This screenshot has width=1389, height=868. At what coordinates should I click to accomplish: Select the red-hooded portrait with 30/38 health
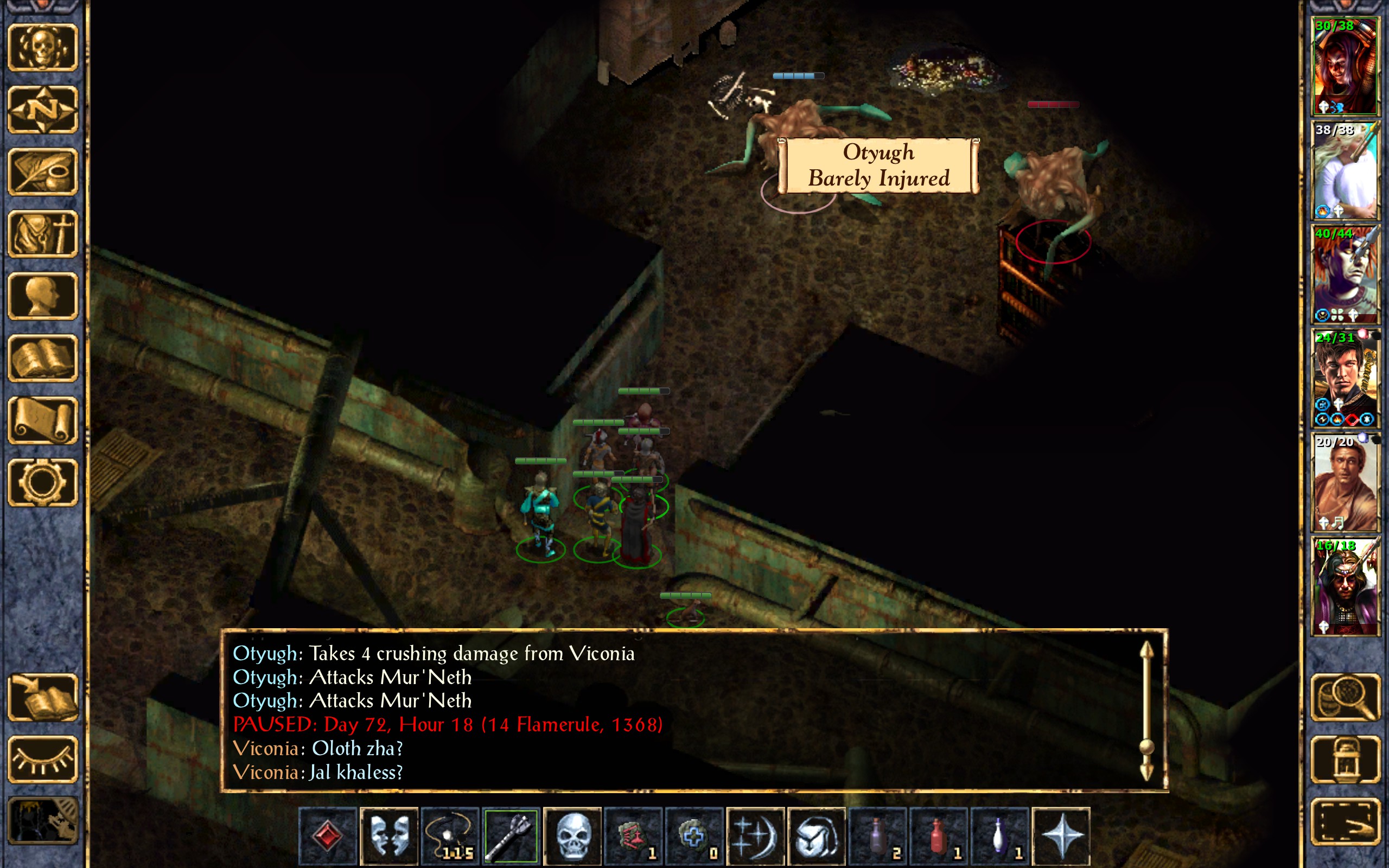(x=1345, y=67)
